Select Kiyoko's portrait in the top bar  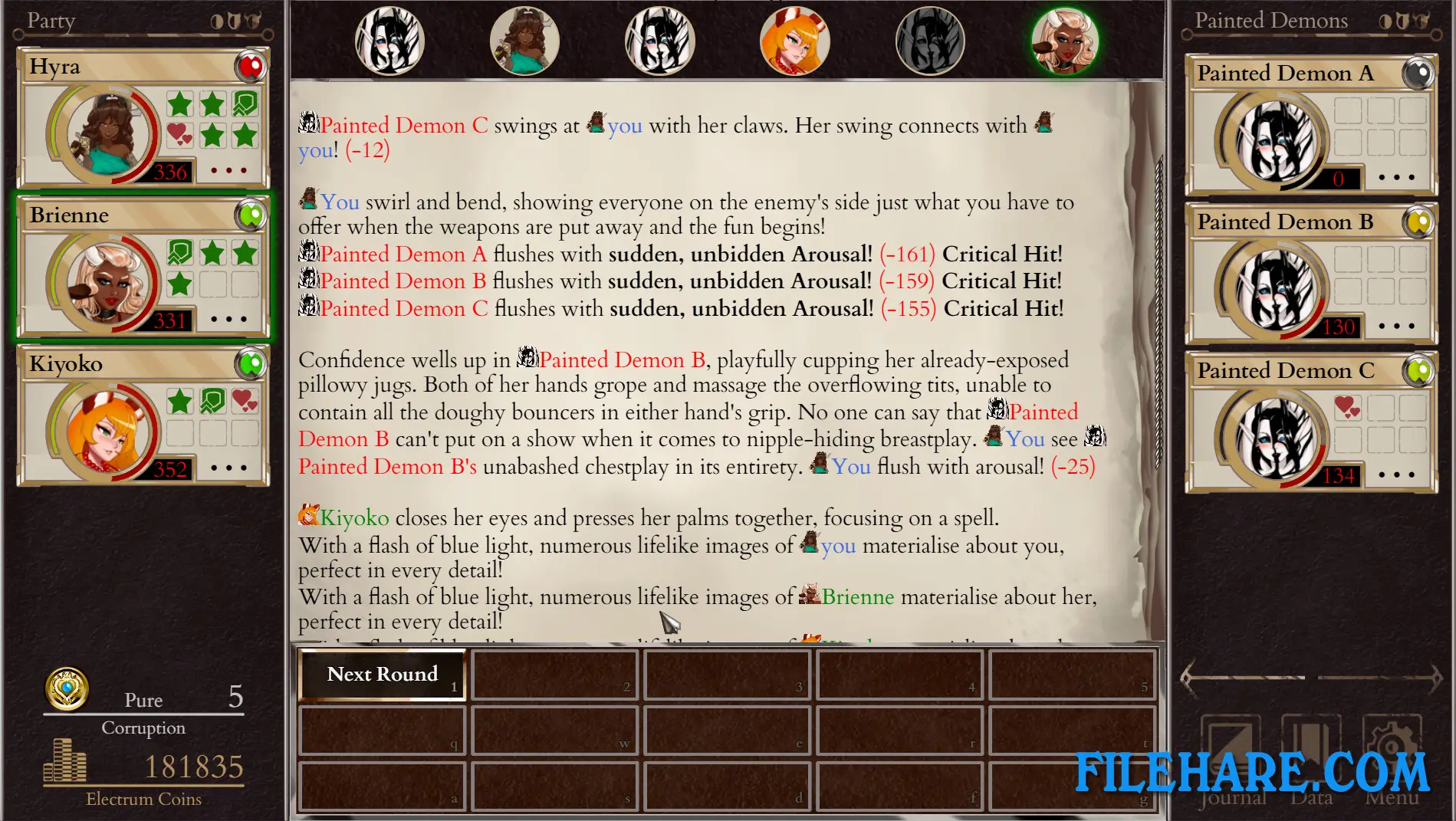[x=794, y=40]
